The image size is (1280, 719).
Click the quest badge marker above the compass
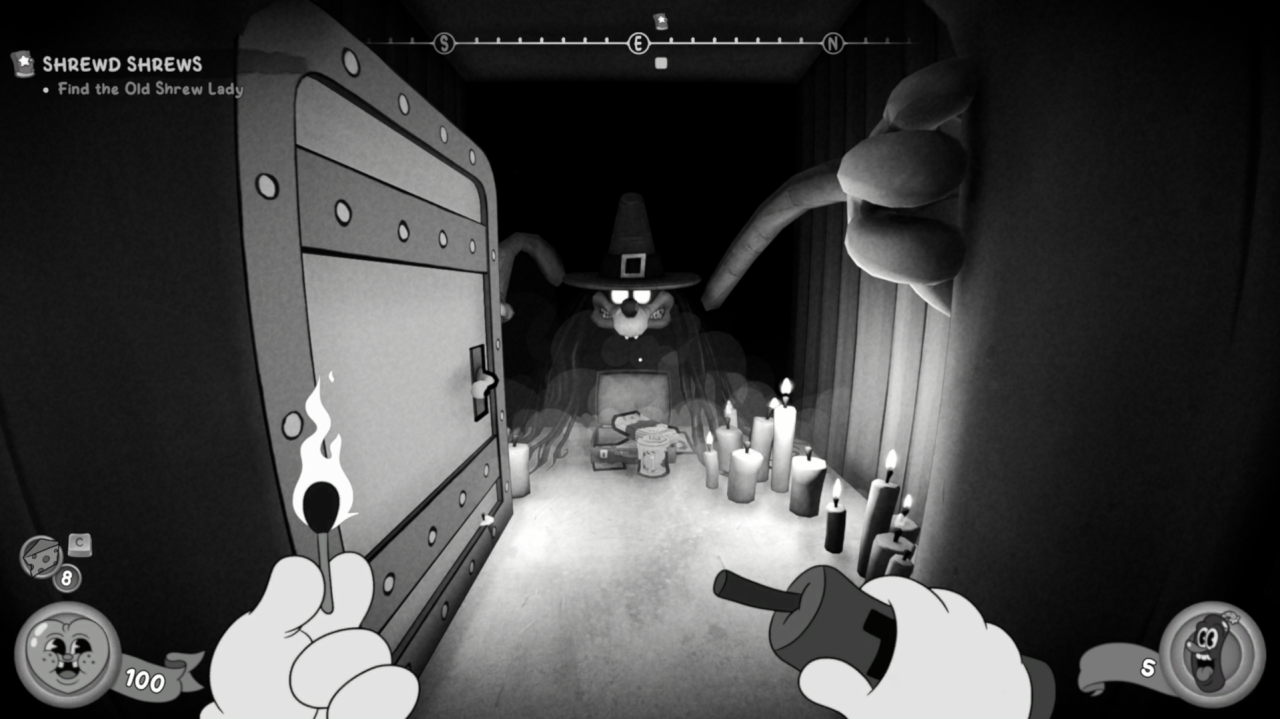point(660,21)
